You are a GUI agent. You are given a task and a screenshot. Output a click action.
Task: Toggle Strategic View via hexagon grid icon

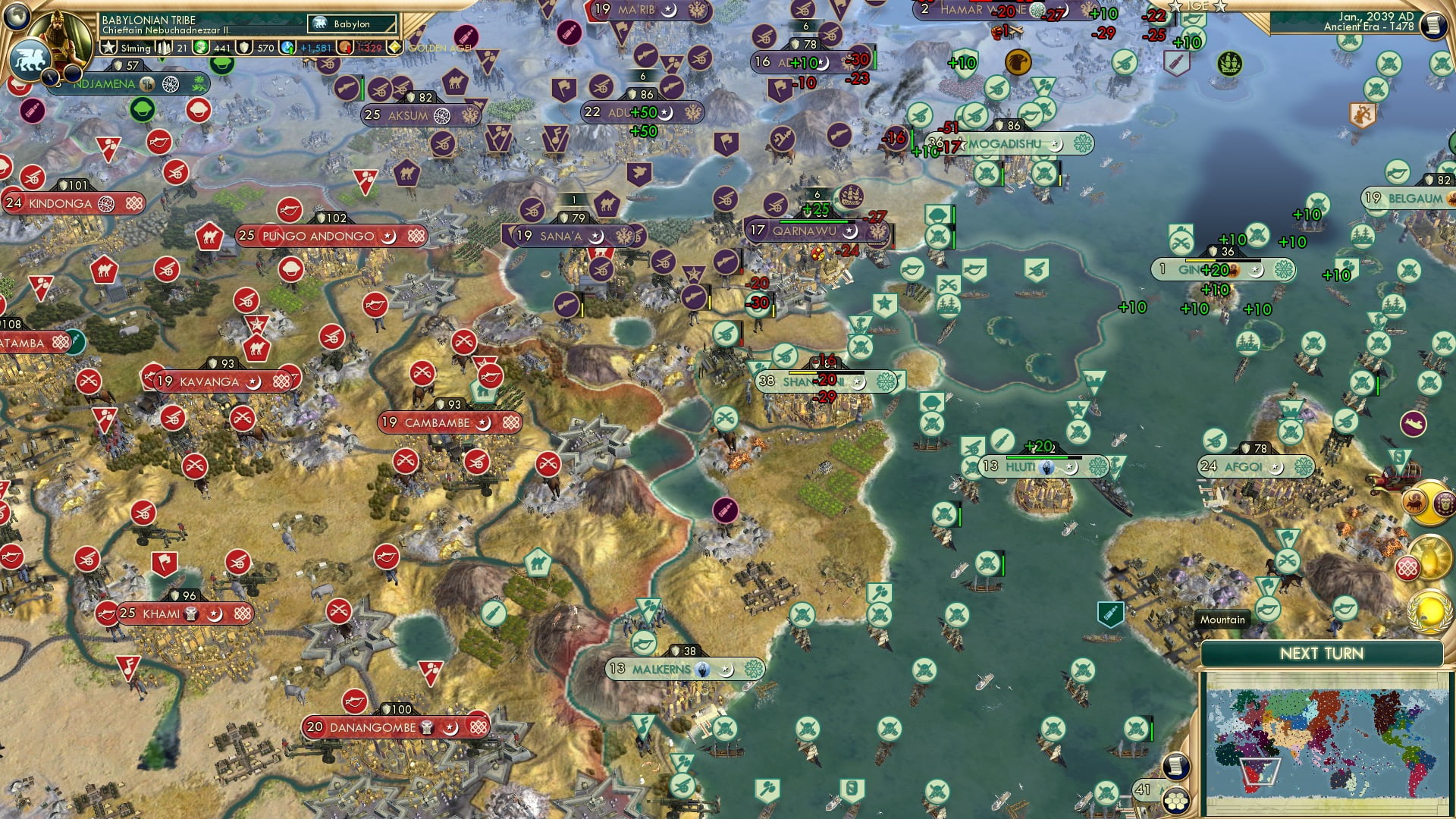coord(1175,802)
